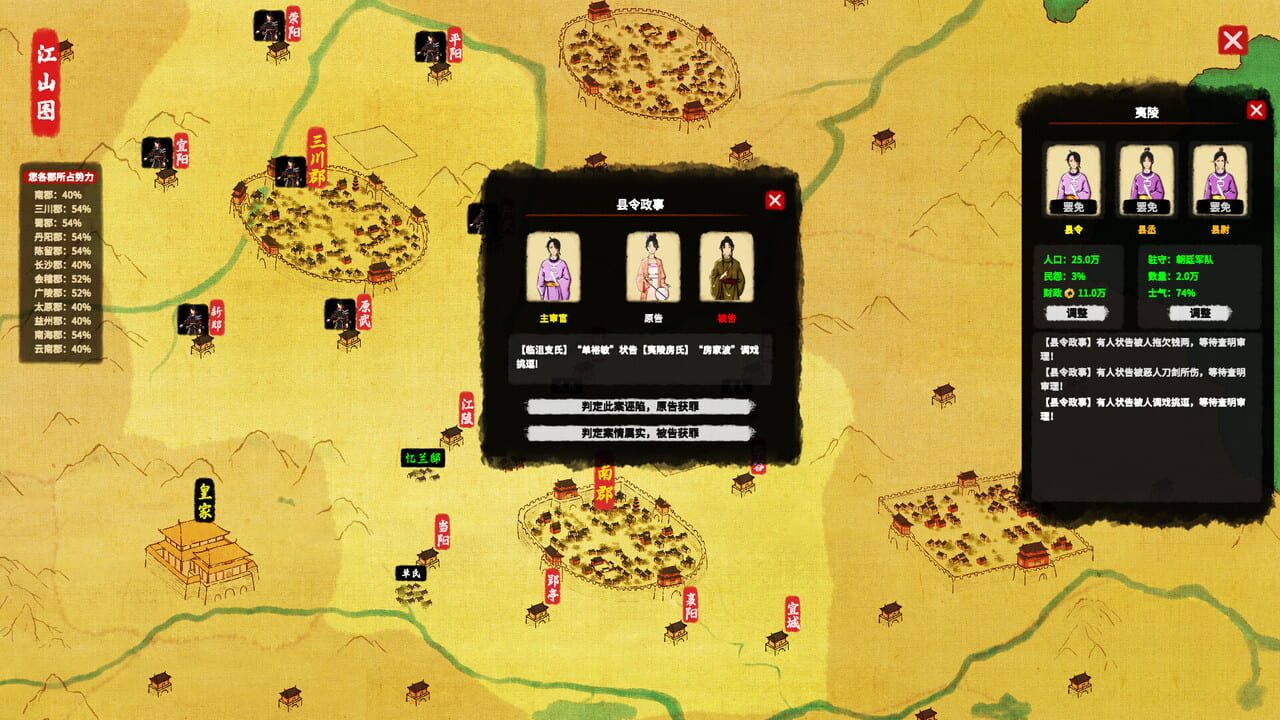Click the 三川郡 red banner label on the map
The width and height of the screenshot is (1280, 720).
tap(318, 156)
